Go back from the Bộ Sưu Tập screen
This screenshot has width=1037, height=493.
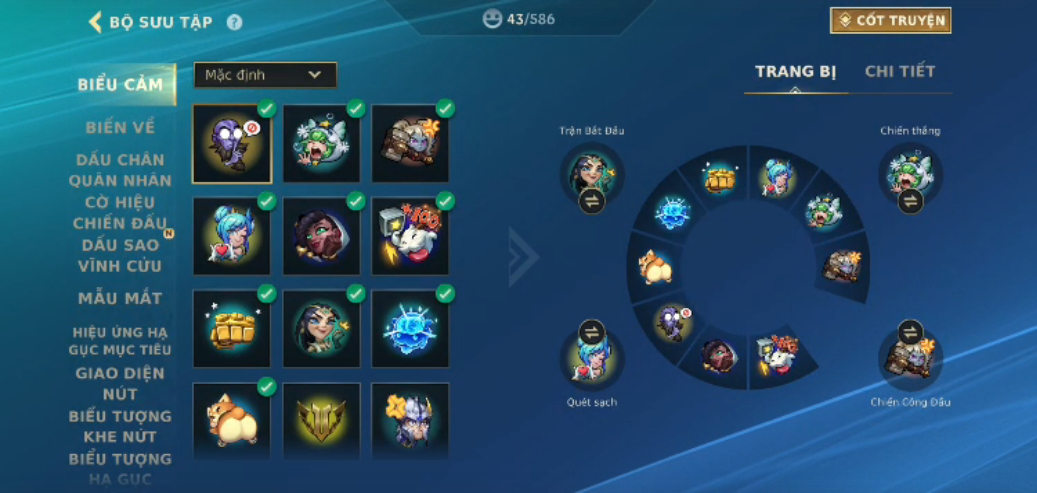click(x=96, y=21)
